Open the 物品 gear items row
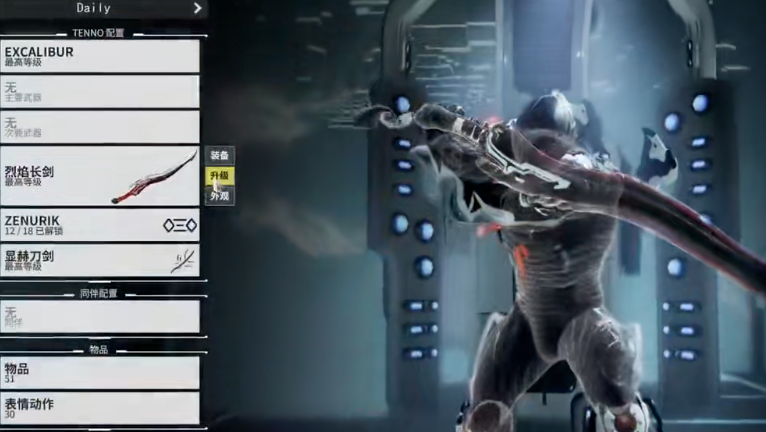 click(x=100, y=372)
